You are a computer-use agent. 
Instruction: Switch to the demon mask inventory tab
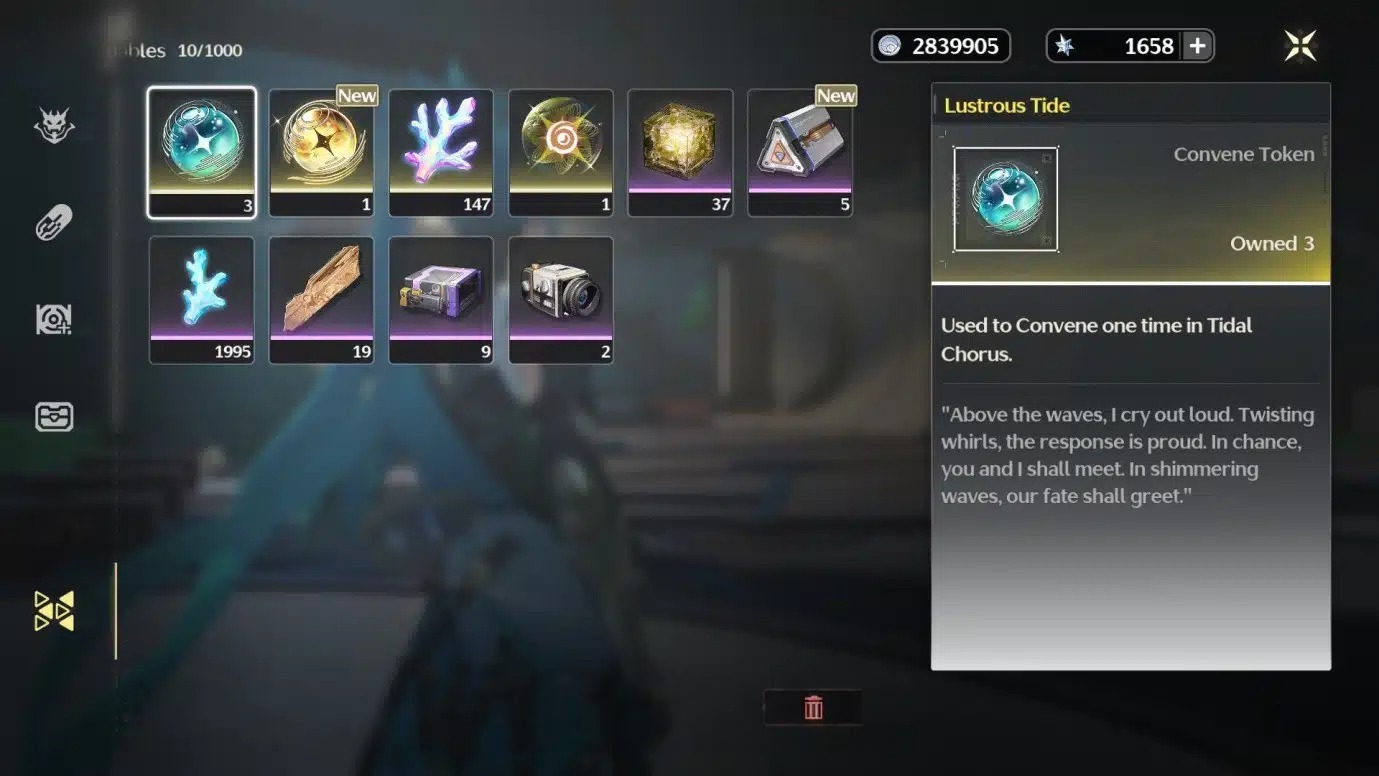click(x=54, y=126)
